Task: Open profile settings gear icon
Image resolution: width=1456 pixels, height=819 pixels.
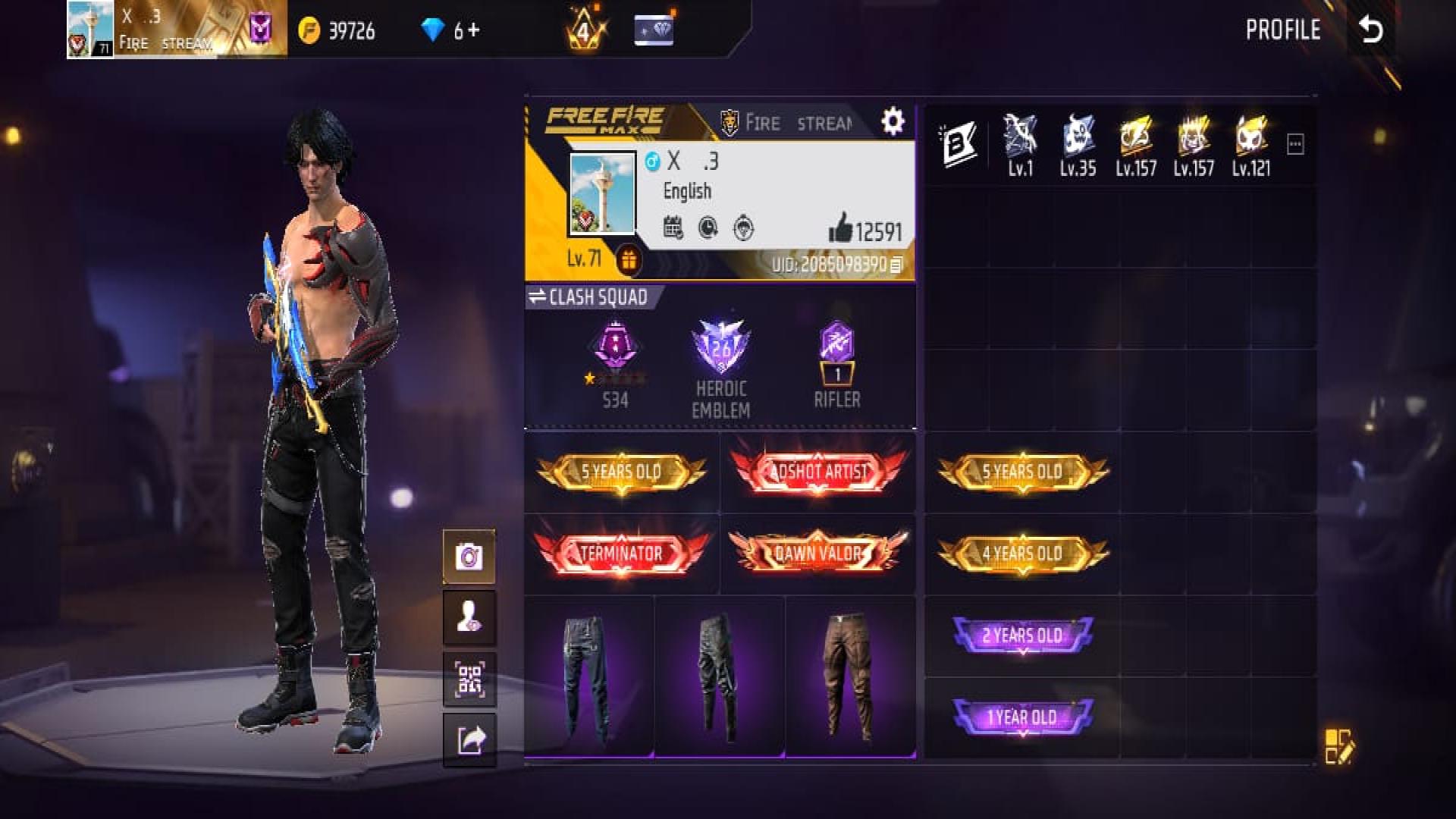Action: point(893,121)
